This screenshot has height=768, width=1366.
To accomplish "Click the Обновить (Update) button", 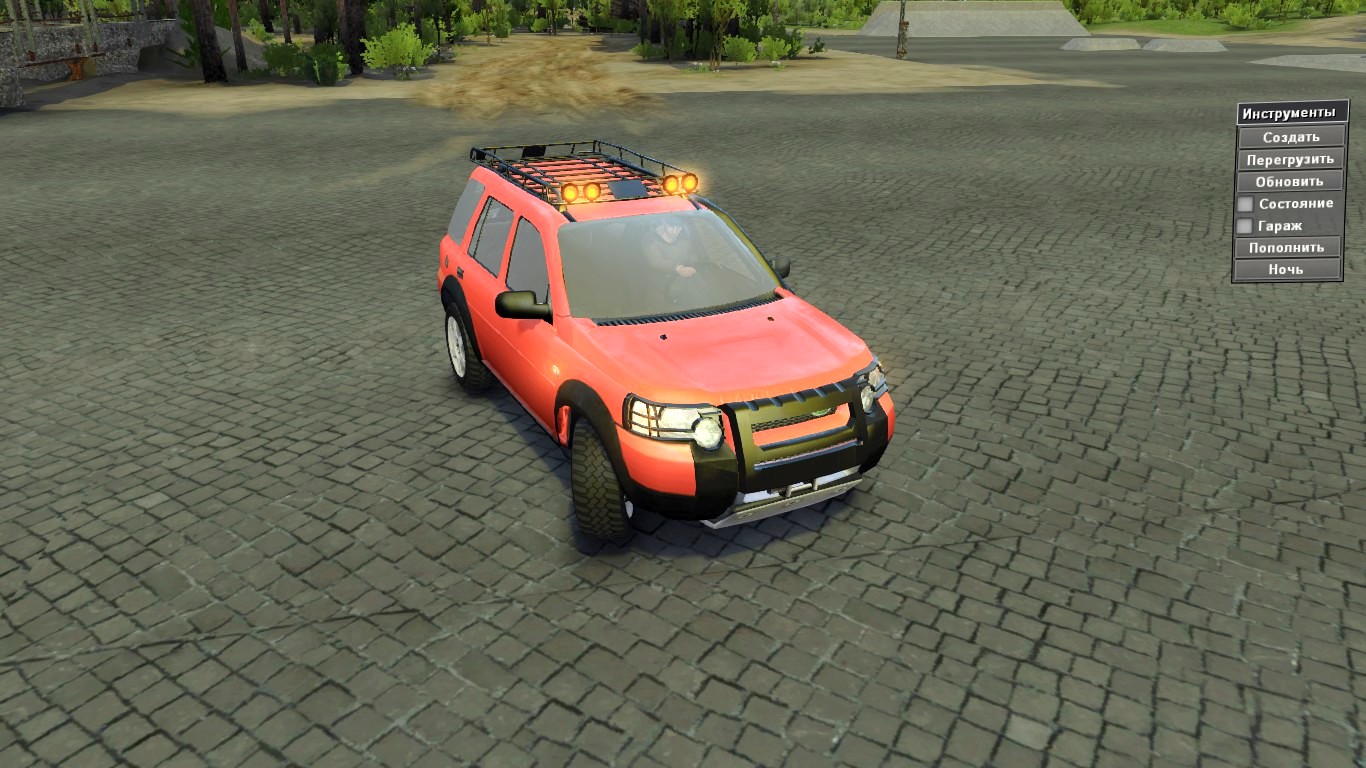I will pos(1288,181).
